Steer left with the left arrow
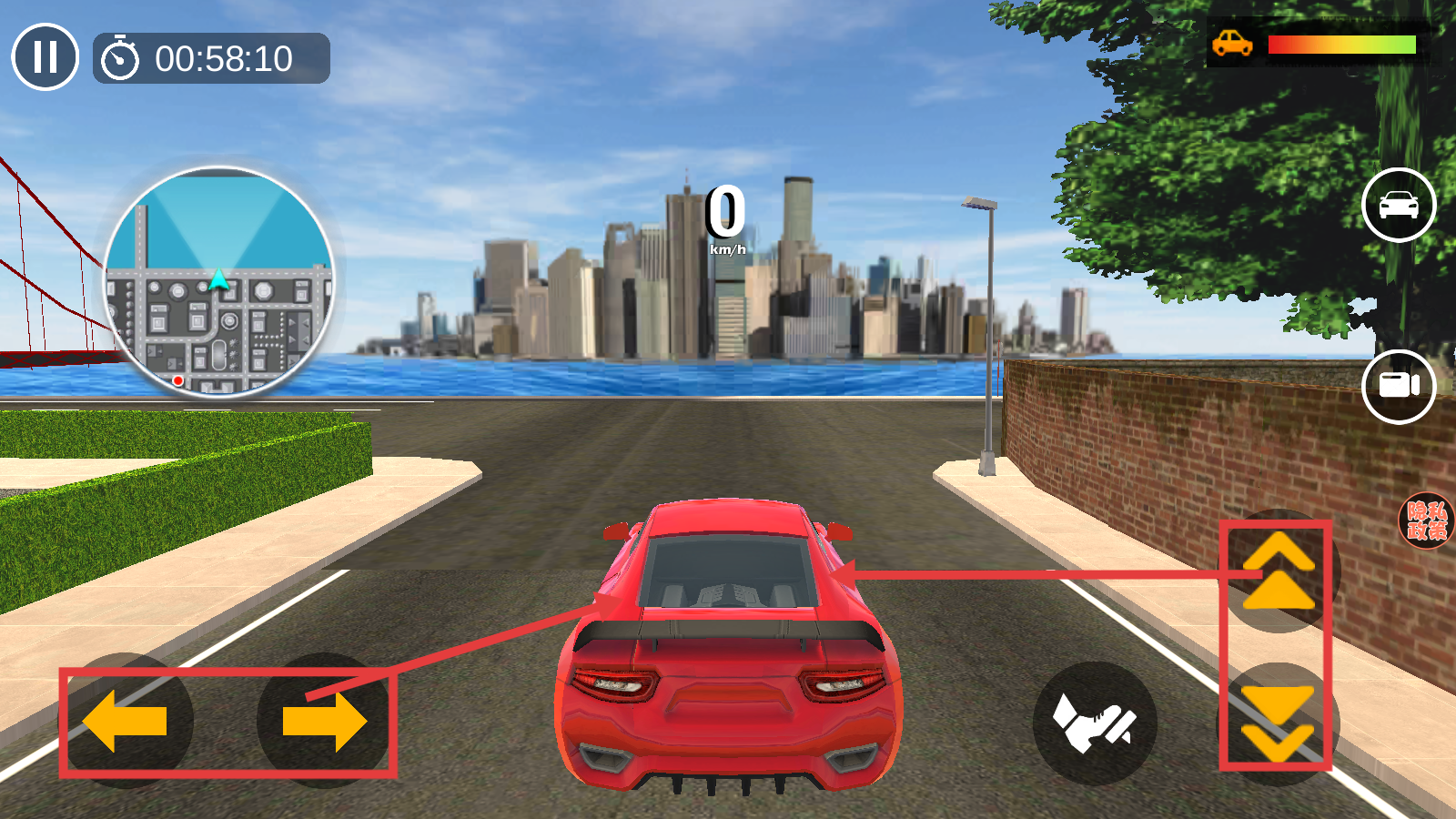Screen dimensions: 1456x819 coord(126,721)
